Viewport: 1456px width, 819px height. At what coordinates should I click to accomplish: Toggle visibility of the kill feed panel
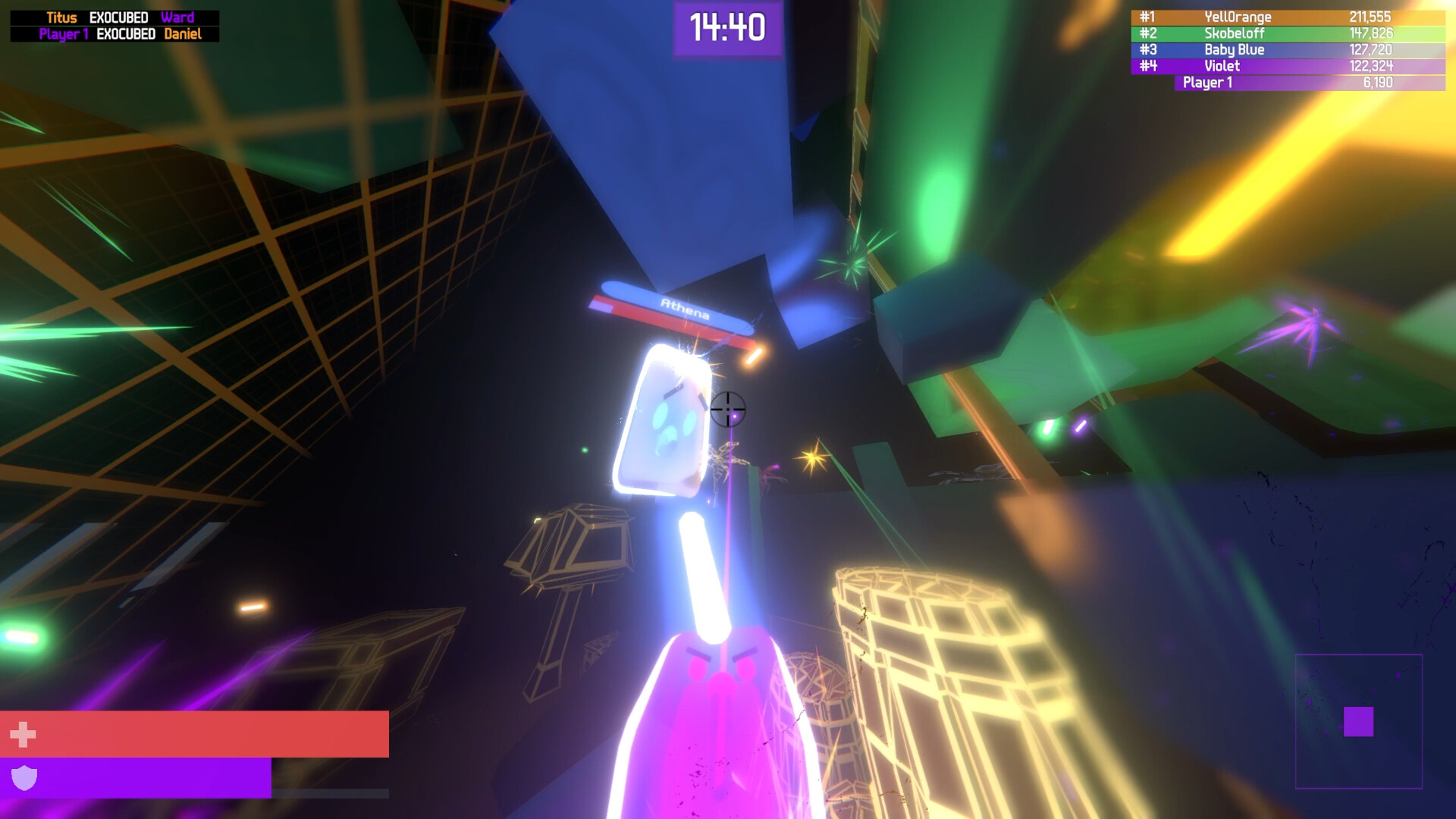click(114, 25)
